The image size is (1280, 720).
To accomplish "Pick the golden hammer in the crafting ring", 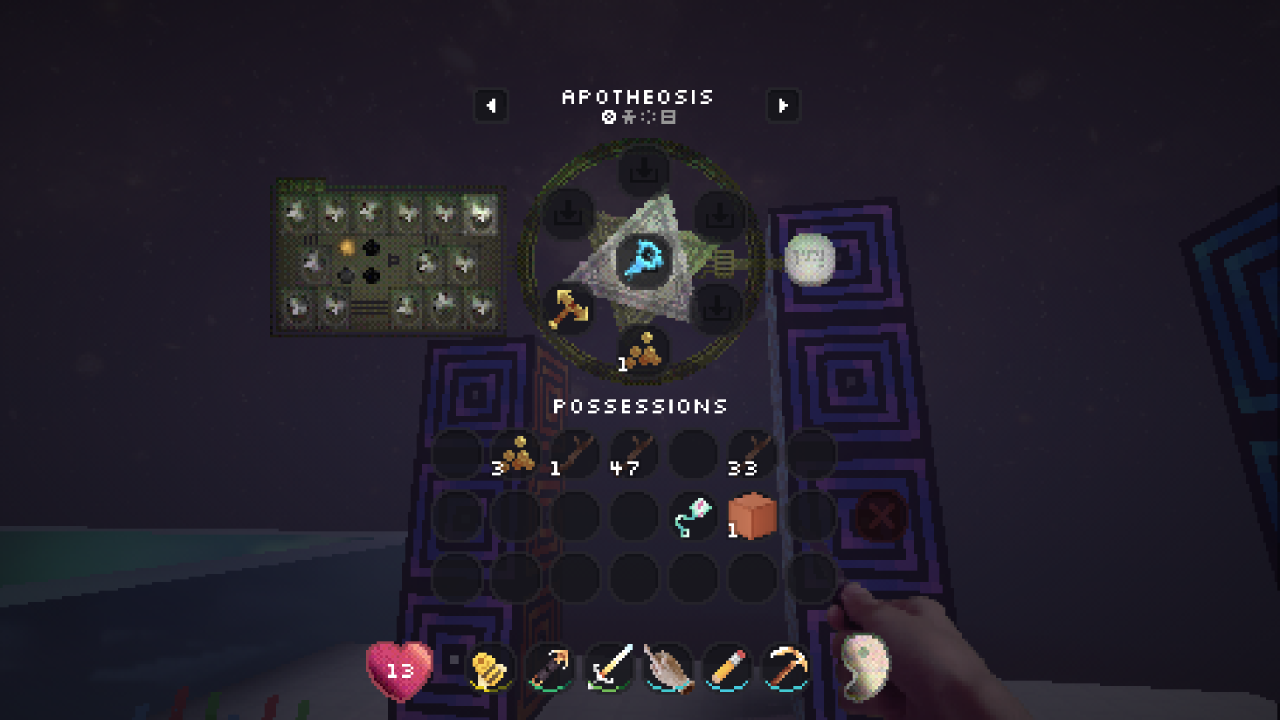I will tap(567, 308).
